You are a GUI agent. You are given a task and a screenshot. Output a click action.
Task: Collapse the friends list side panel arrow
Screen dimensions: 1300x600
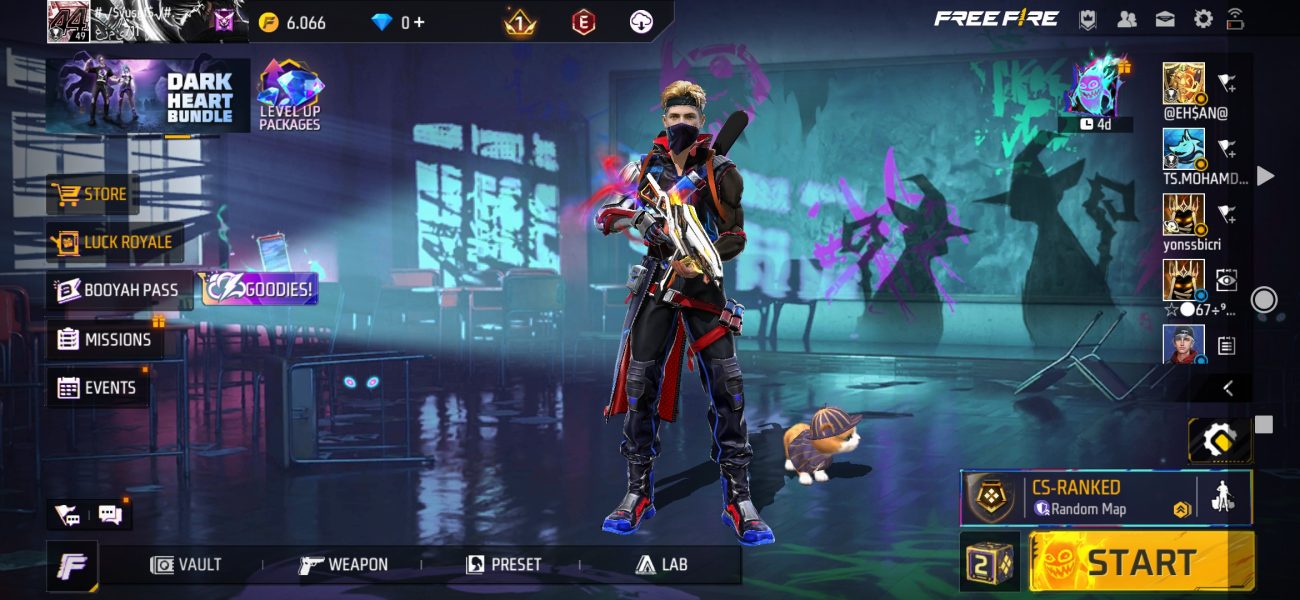(x=1228, y=388)
